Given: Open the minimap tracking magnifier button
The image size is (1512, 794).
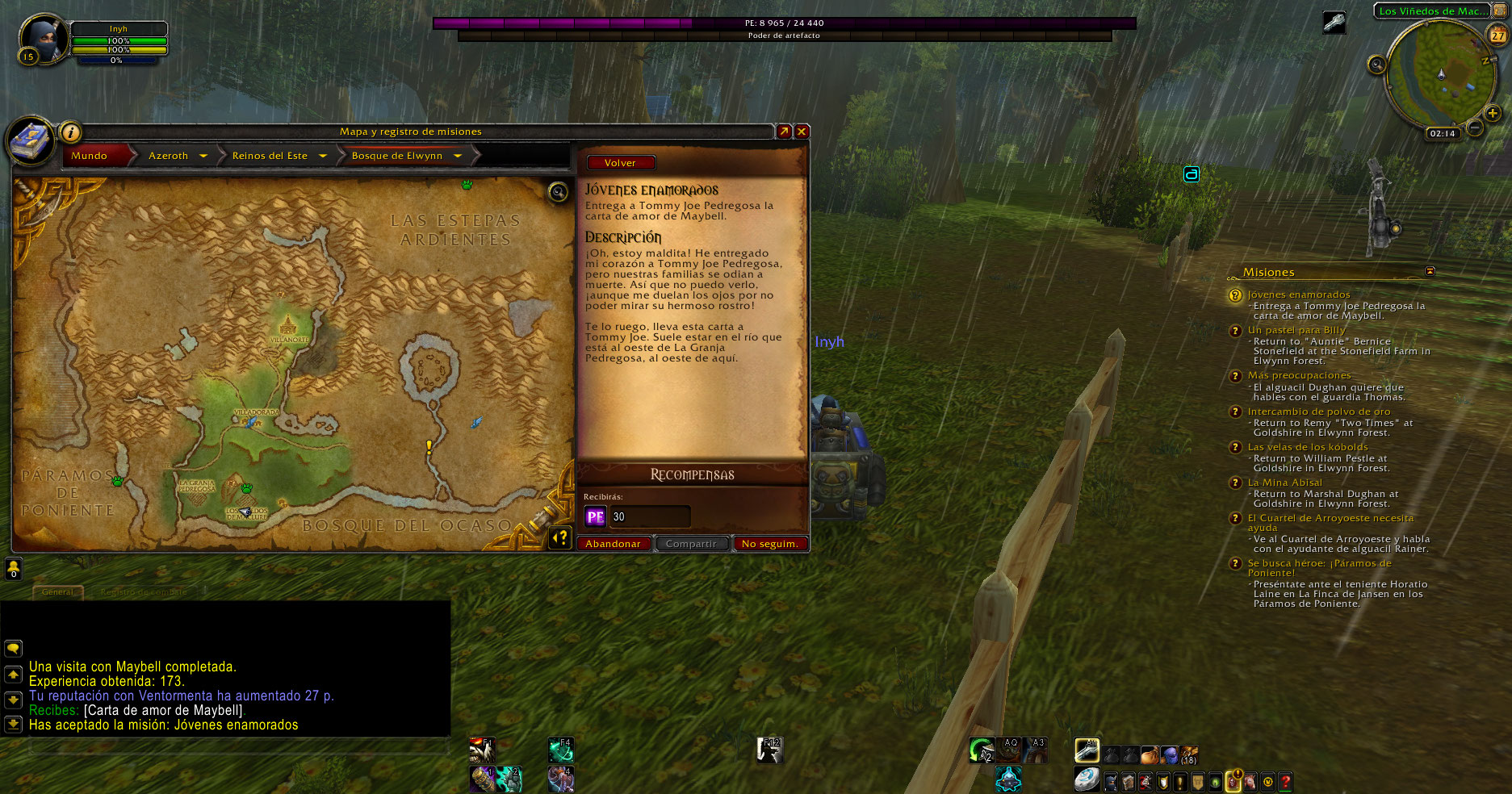Looking at the screenshot, I should (1376, 65).
